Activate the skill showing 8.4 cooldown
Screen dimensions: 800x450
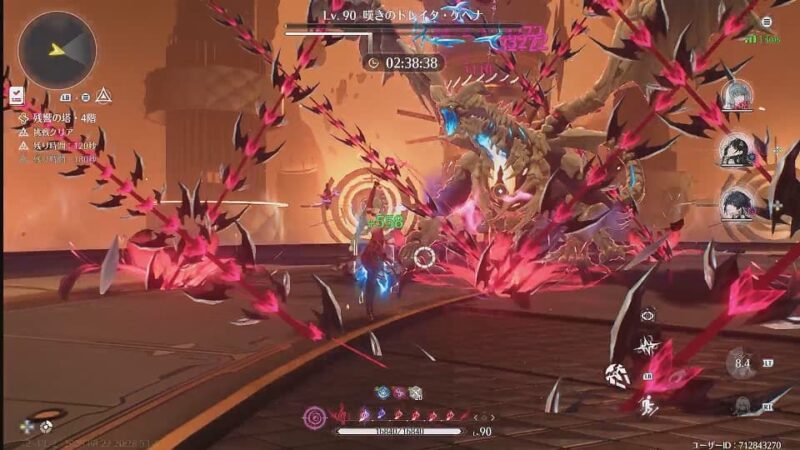(741, 364)
